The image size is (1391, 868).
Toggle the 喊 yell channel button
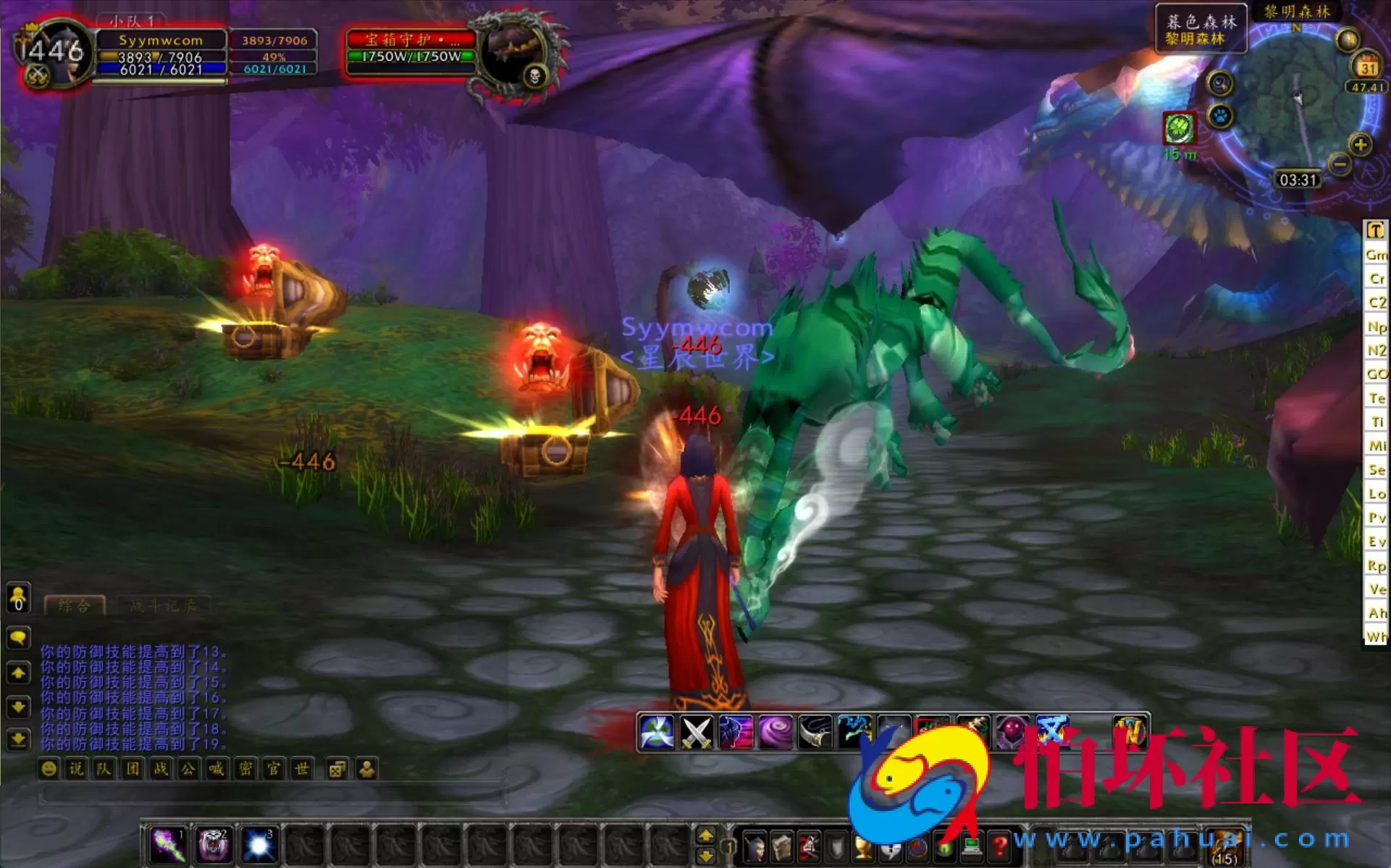point(217,770)
